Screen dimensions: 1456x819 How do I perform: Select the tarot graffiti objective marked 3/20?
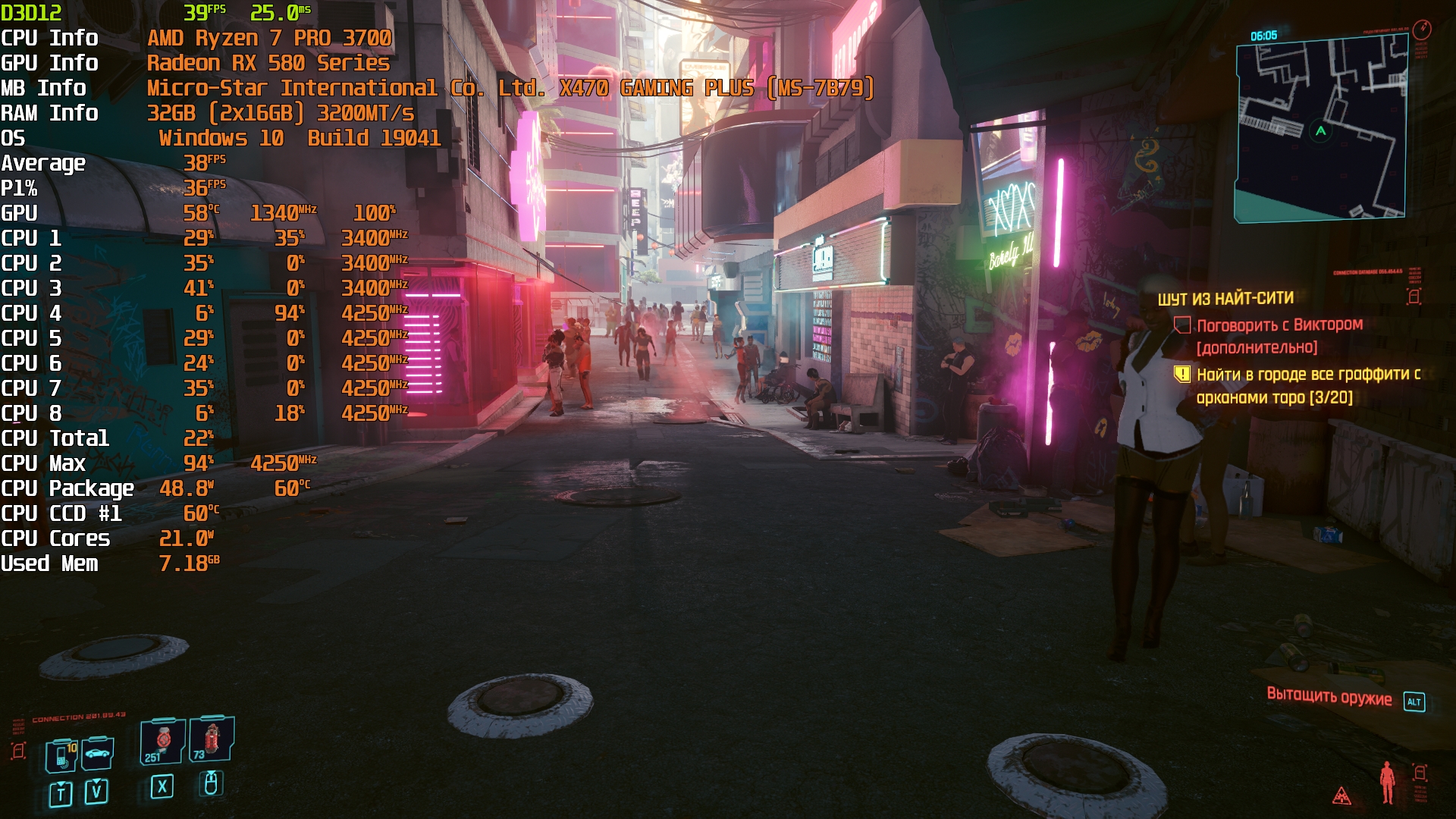(1307, 385)
